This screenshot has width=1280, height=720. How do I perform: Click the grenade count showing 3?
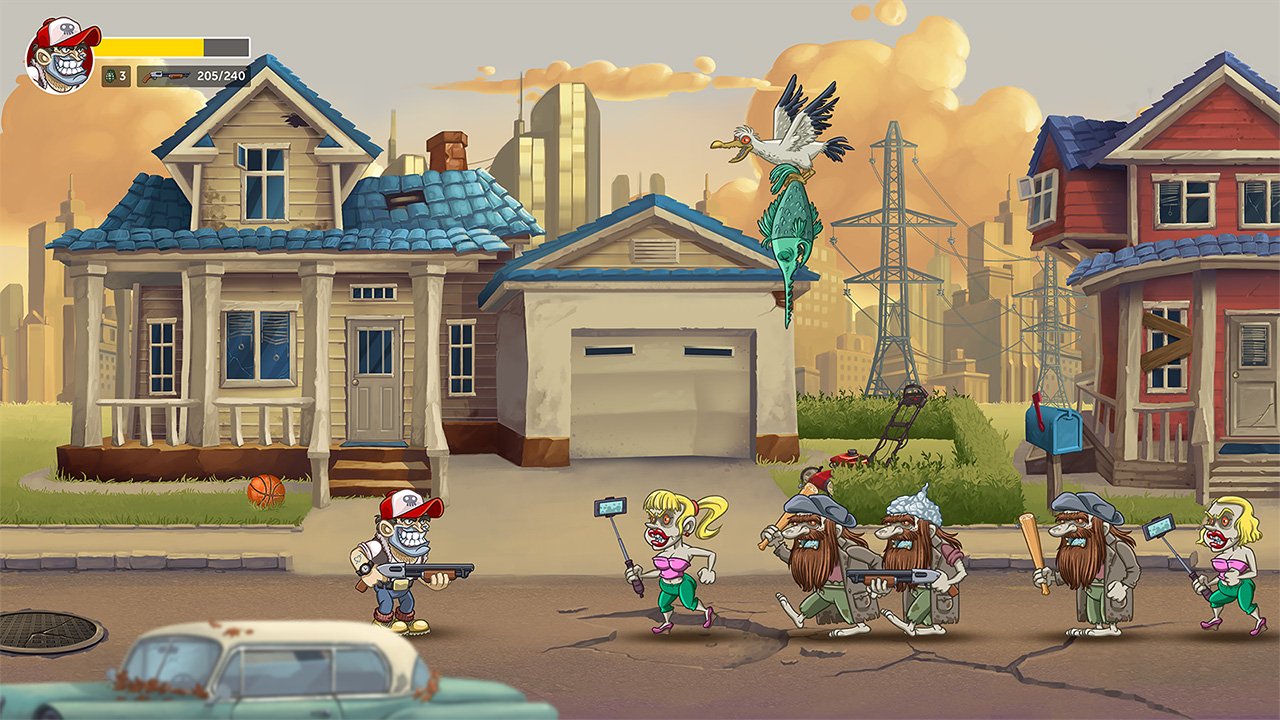click(123, 75)
